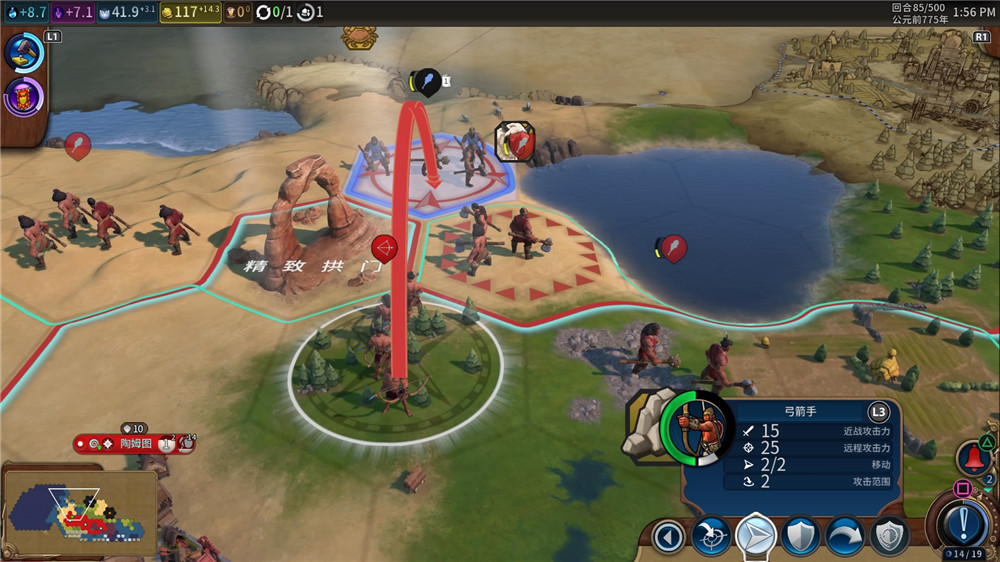Set the archer unit to alert
This screenshot has height=562, width=1000.
[887, 536]
